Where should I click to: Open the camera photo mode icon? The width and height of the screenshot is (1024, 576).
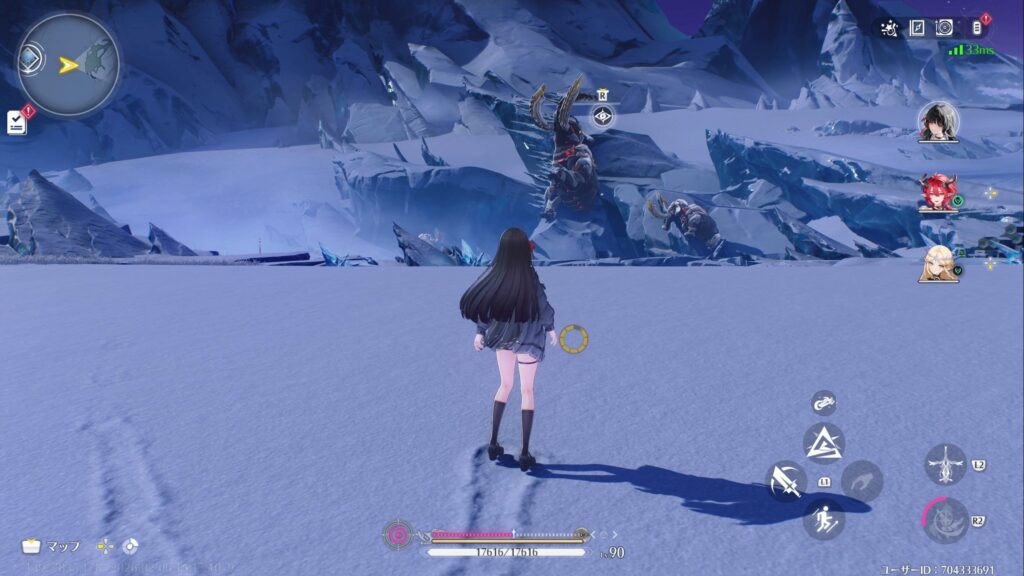click(944, 28)
